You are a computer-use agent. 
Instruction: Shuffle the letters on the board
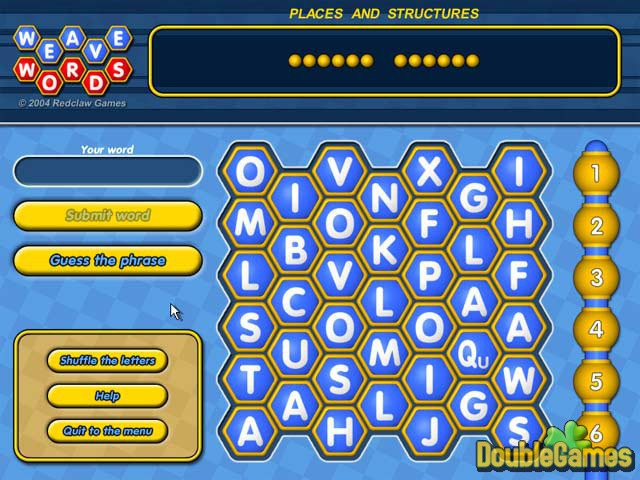[x=108, y=360]
